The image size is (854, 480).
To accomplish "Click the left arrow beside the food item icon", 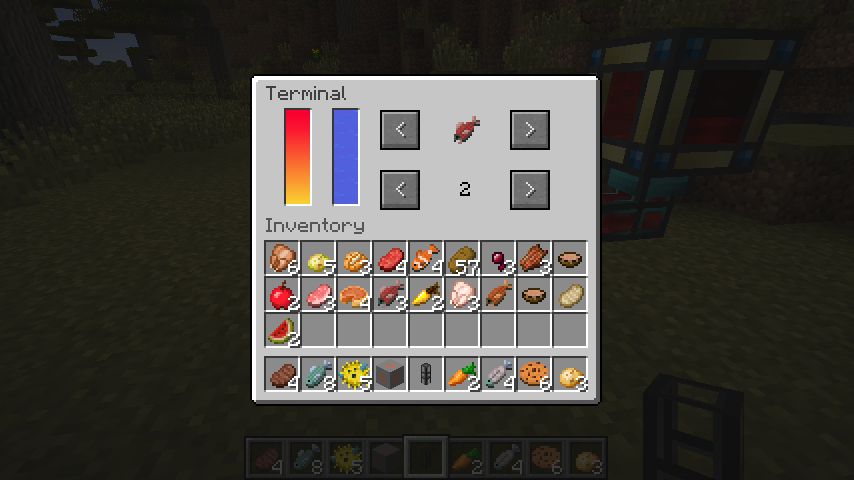I will pos(400,129).
